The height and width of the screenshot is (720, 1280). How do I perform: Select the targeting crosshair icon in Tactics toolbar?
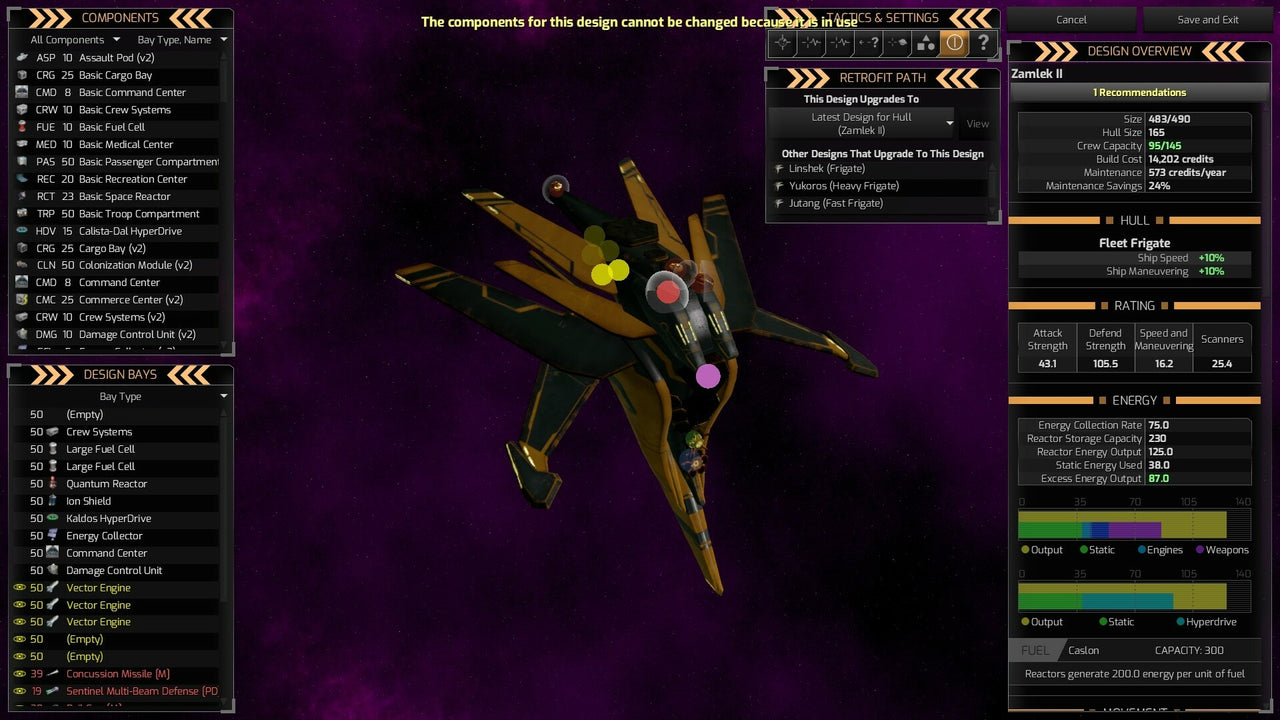781,42
